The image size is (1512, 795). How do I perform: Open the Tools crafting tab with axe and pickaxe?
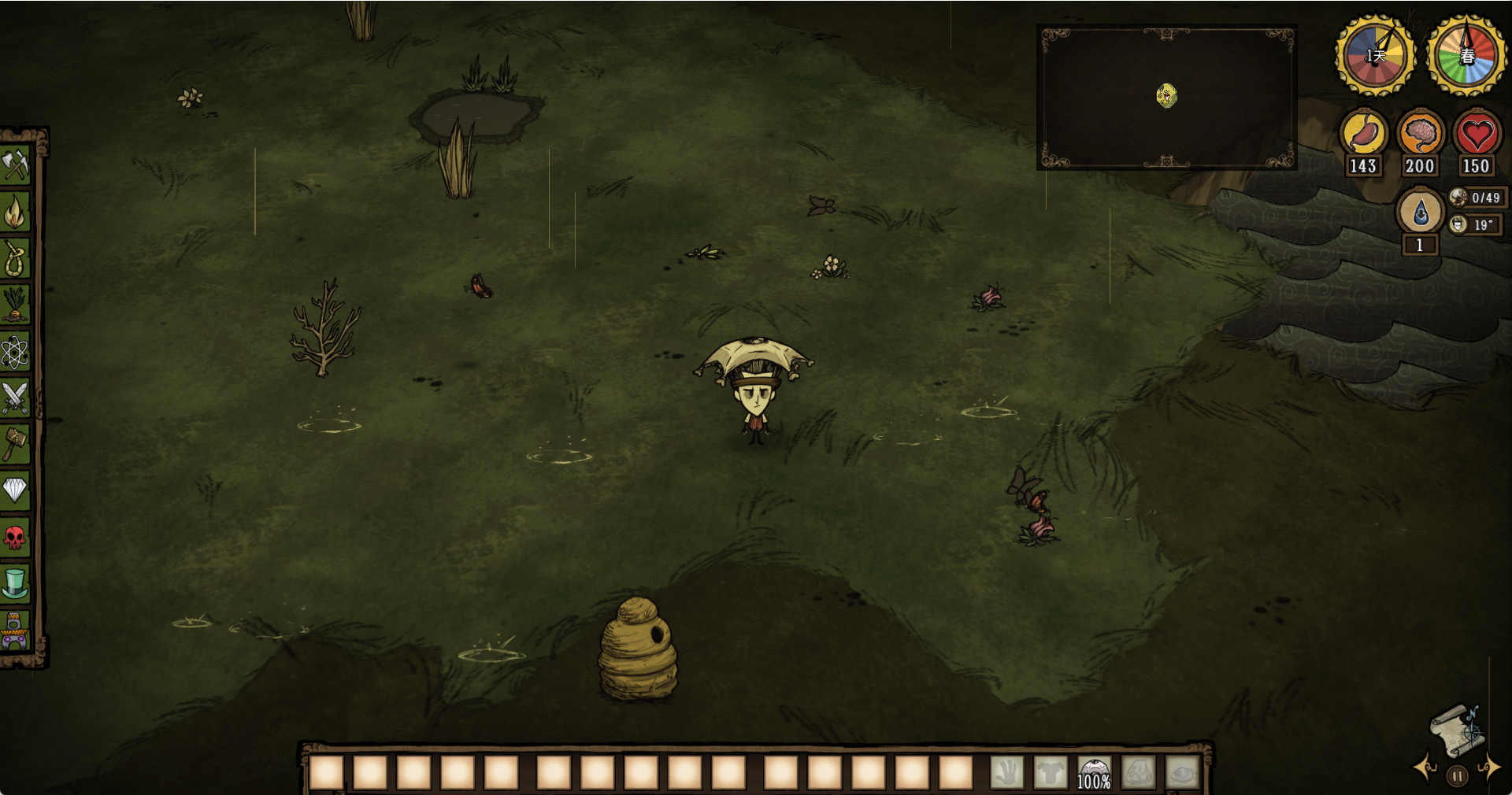pos(15,165)
